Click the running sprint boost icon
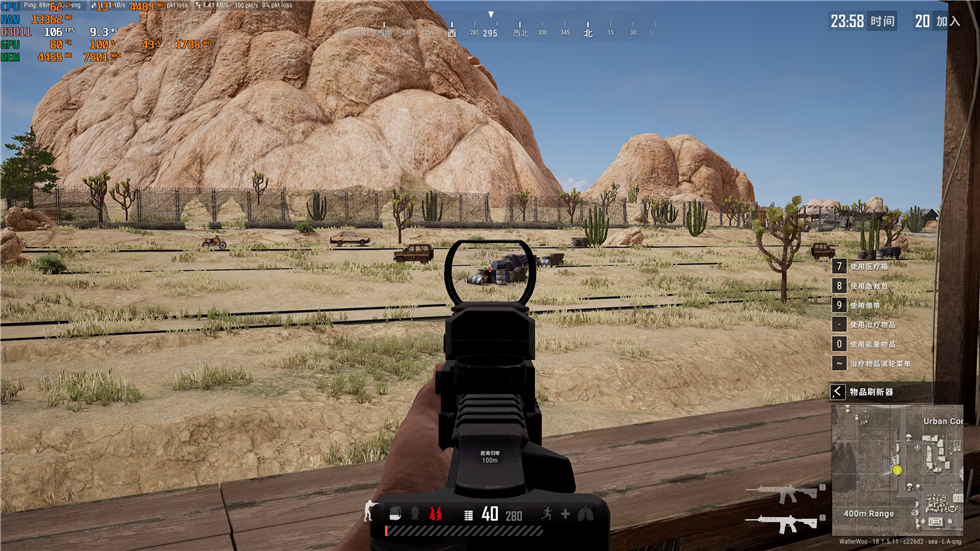This screenshot has width=980, height=551. point(547,514)
